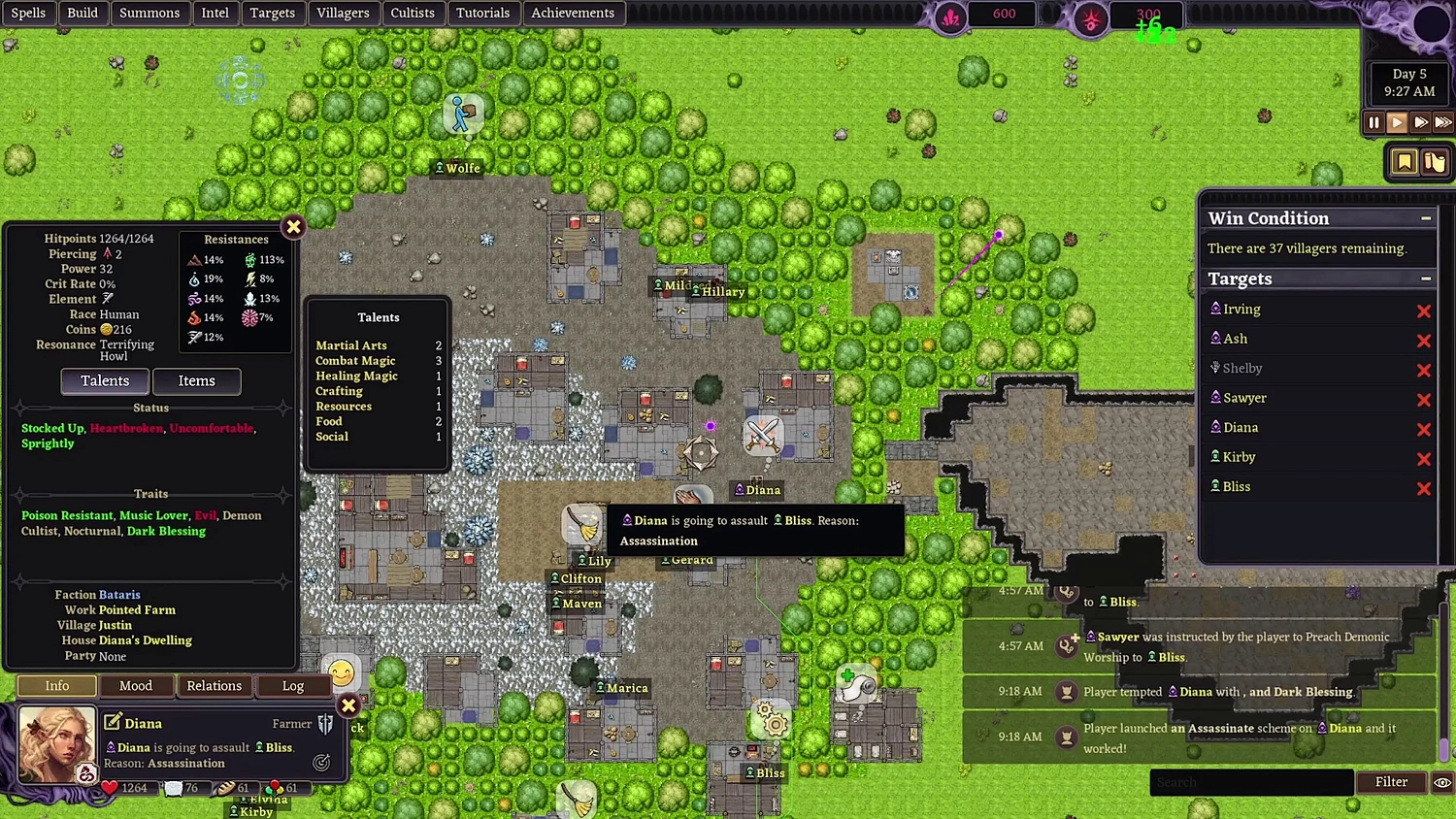The width and height of the screenshot is (1456, 819).
Task: Click the Search field at bottom right
Action: pyautogui.click(x=1250, y=782)
